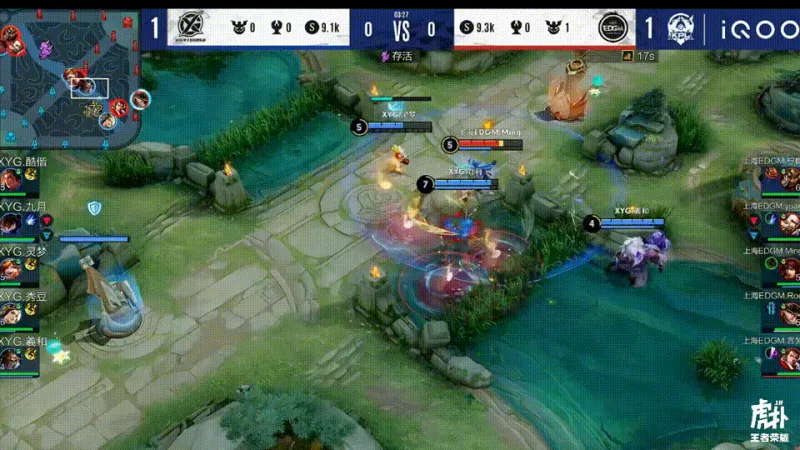Click the EDGM team logo in the scoreboard
The height and width of the screenshot is (450, 800).
[x=610, y=29]
